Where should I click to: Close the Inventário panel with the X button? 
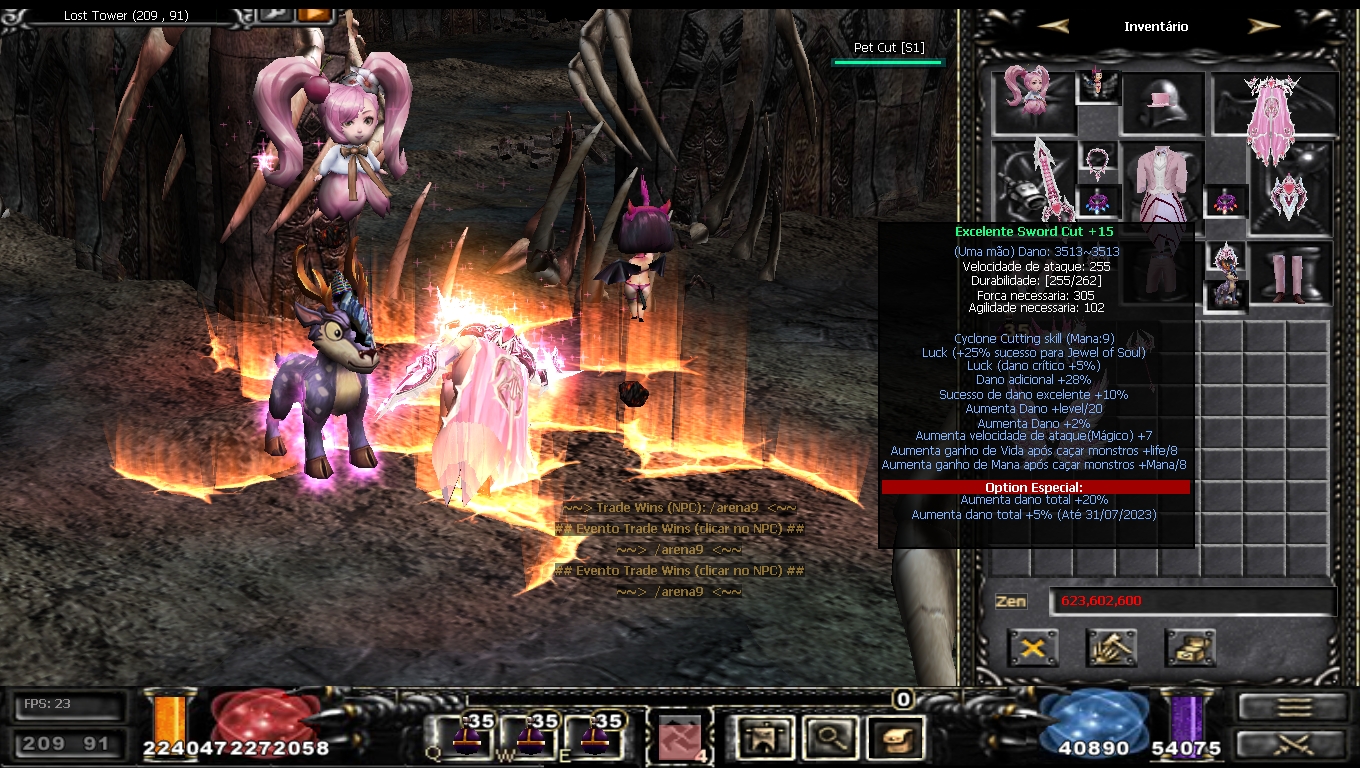pos(1033,648)
